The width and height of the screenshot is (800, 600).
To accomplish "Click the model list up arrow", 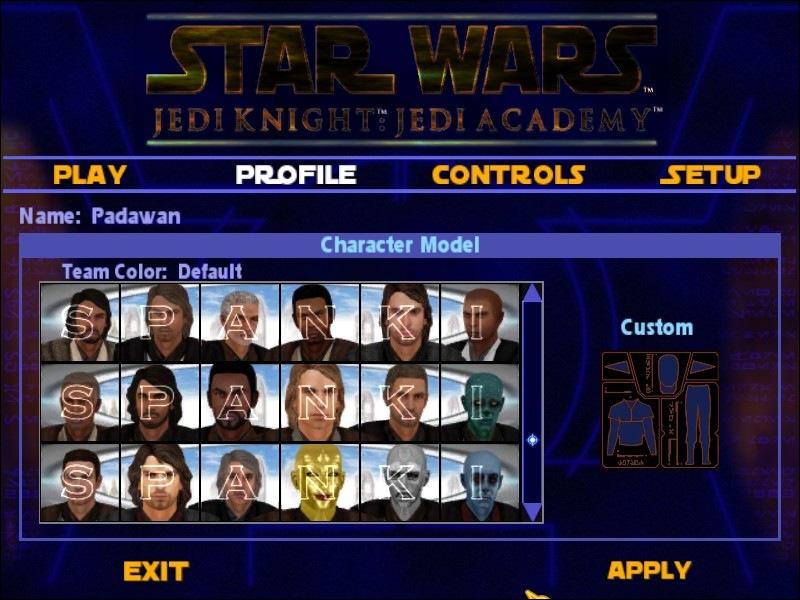I will click(x=532, y=294).
